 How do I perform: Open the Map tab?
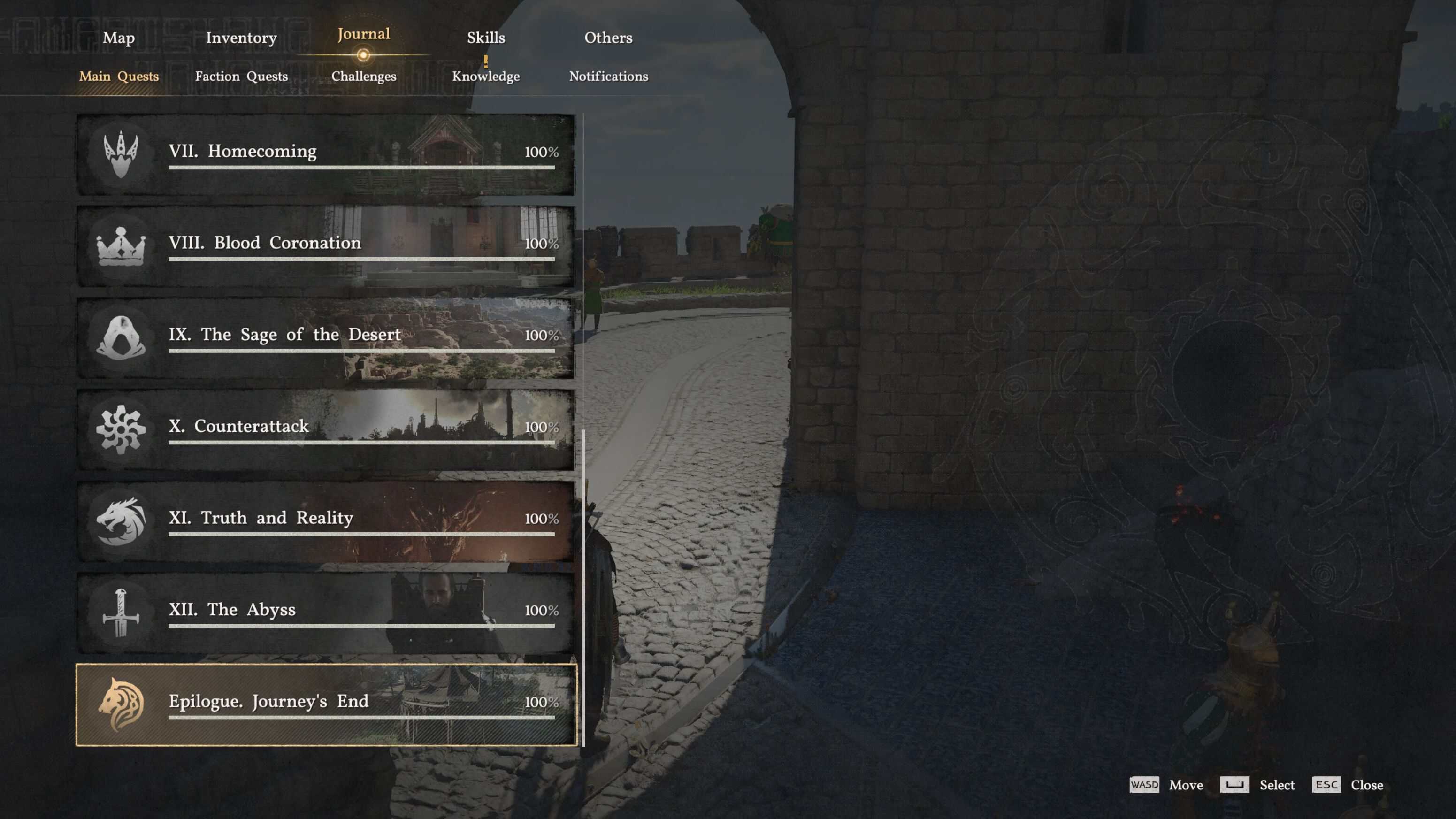pyautogui.click(x=118, y=38)
